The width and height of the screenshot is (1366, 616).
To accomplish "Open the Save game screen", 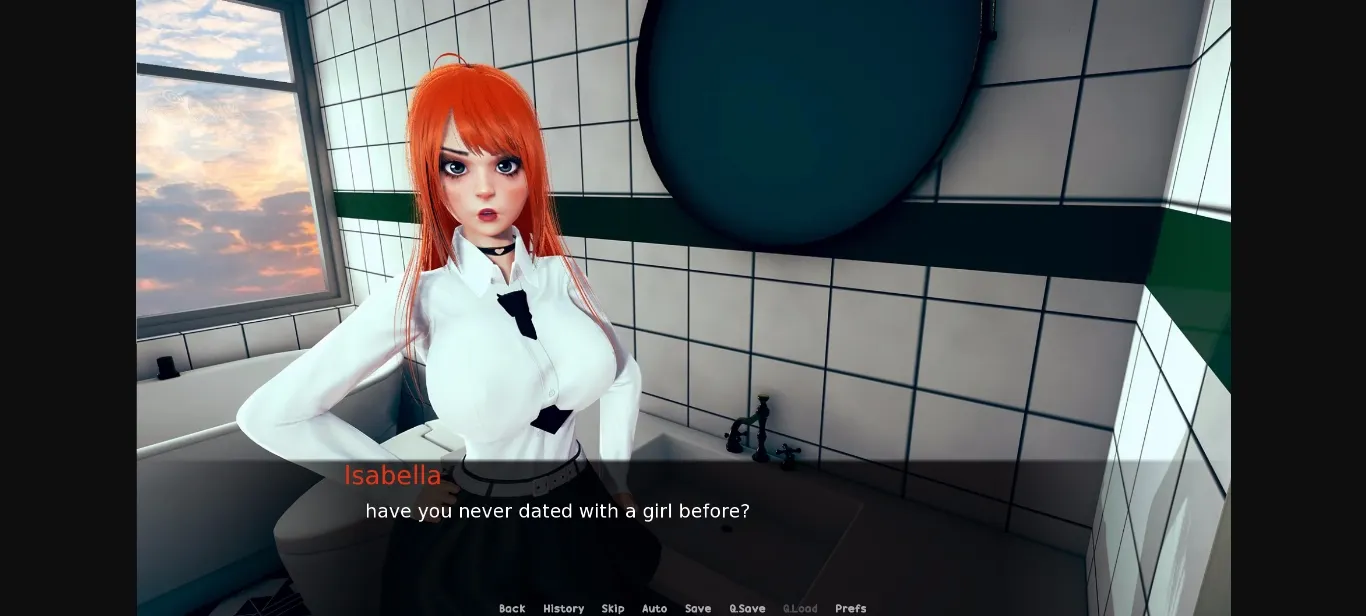I will click(698, 608).
